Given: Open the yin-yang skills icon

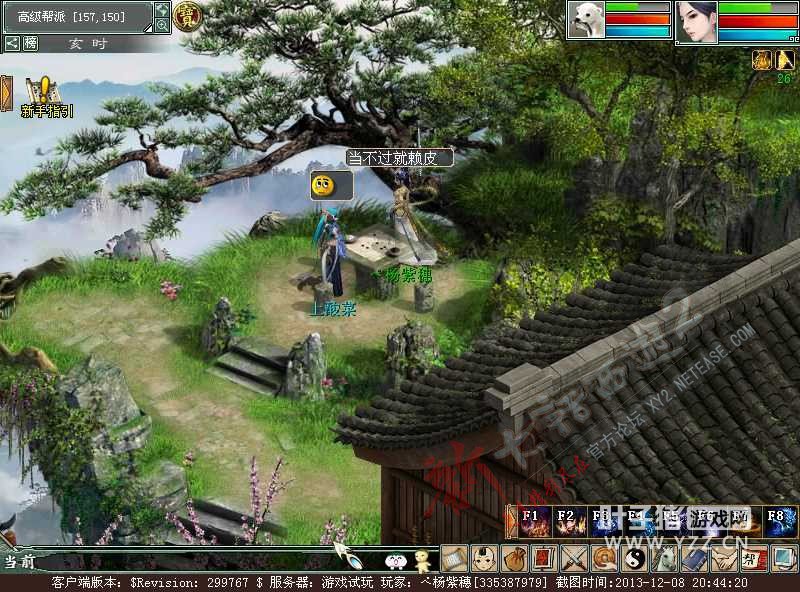Looking at the screenshot, I should coord(634,557).
